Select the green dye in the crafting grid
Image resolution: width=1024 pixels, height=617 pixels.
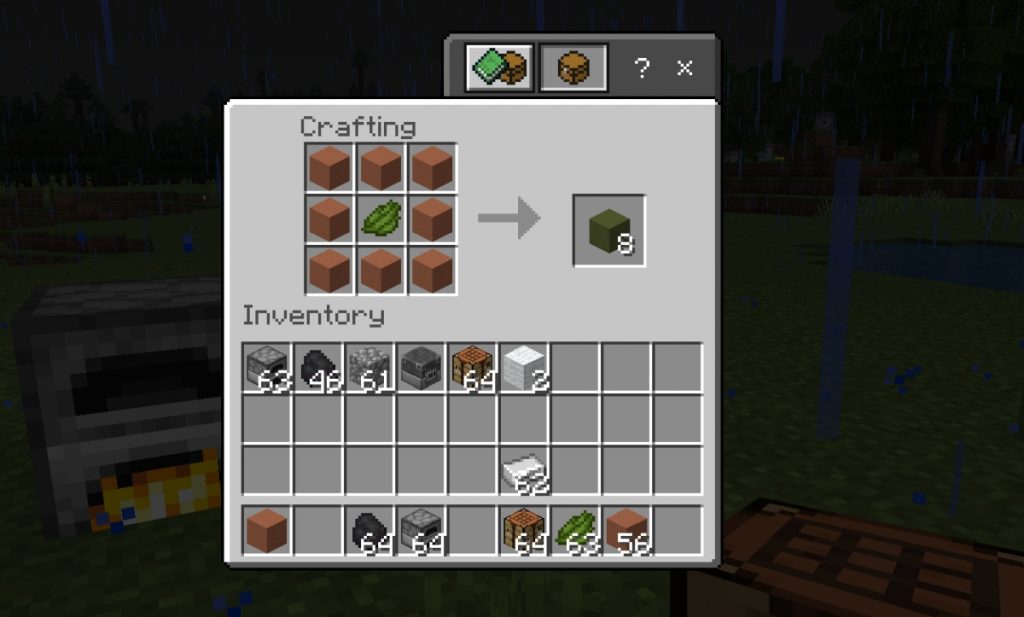click(x=380, y=219)
